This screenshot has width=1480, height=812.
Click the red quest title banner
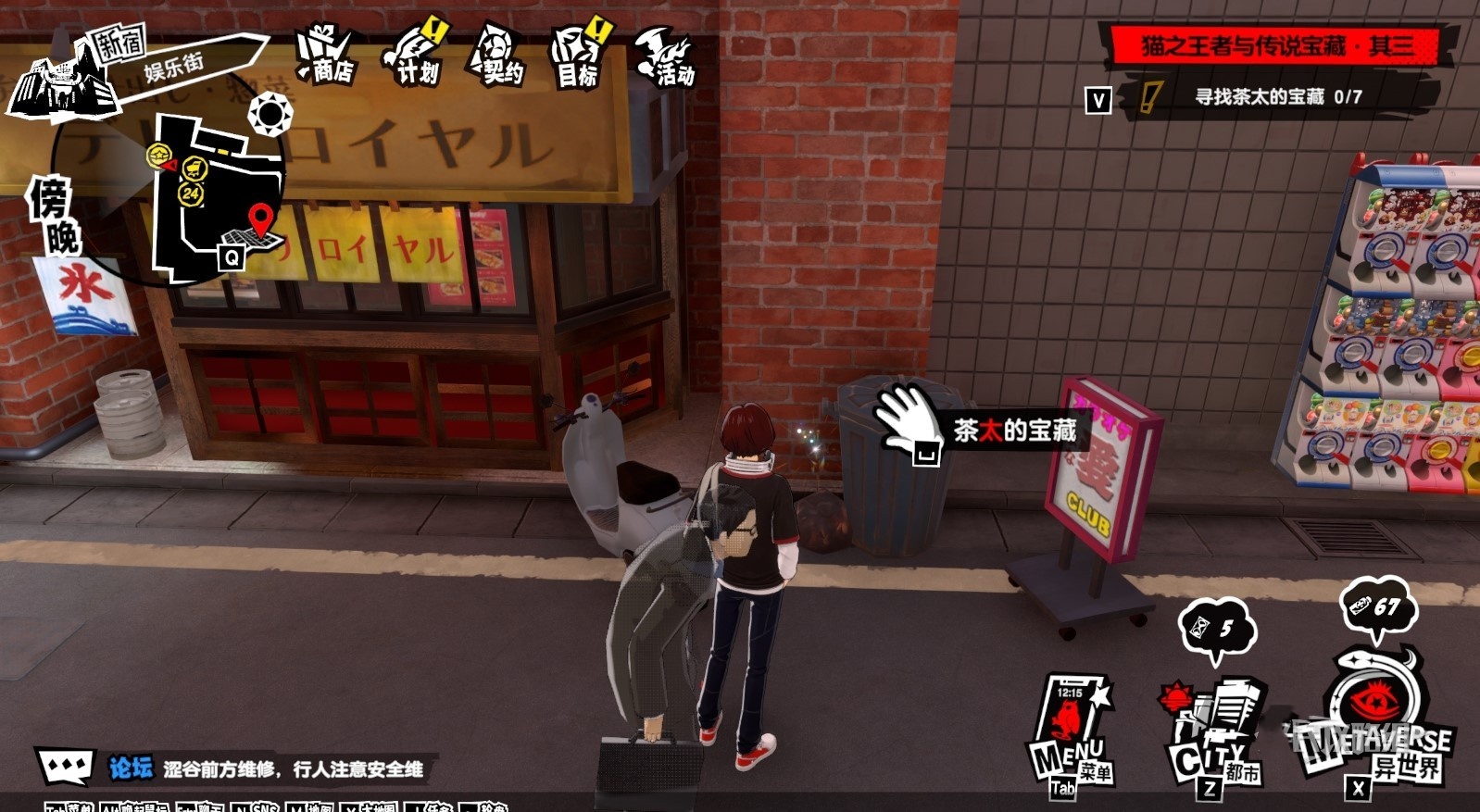[1276, 45]
